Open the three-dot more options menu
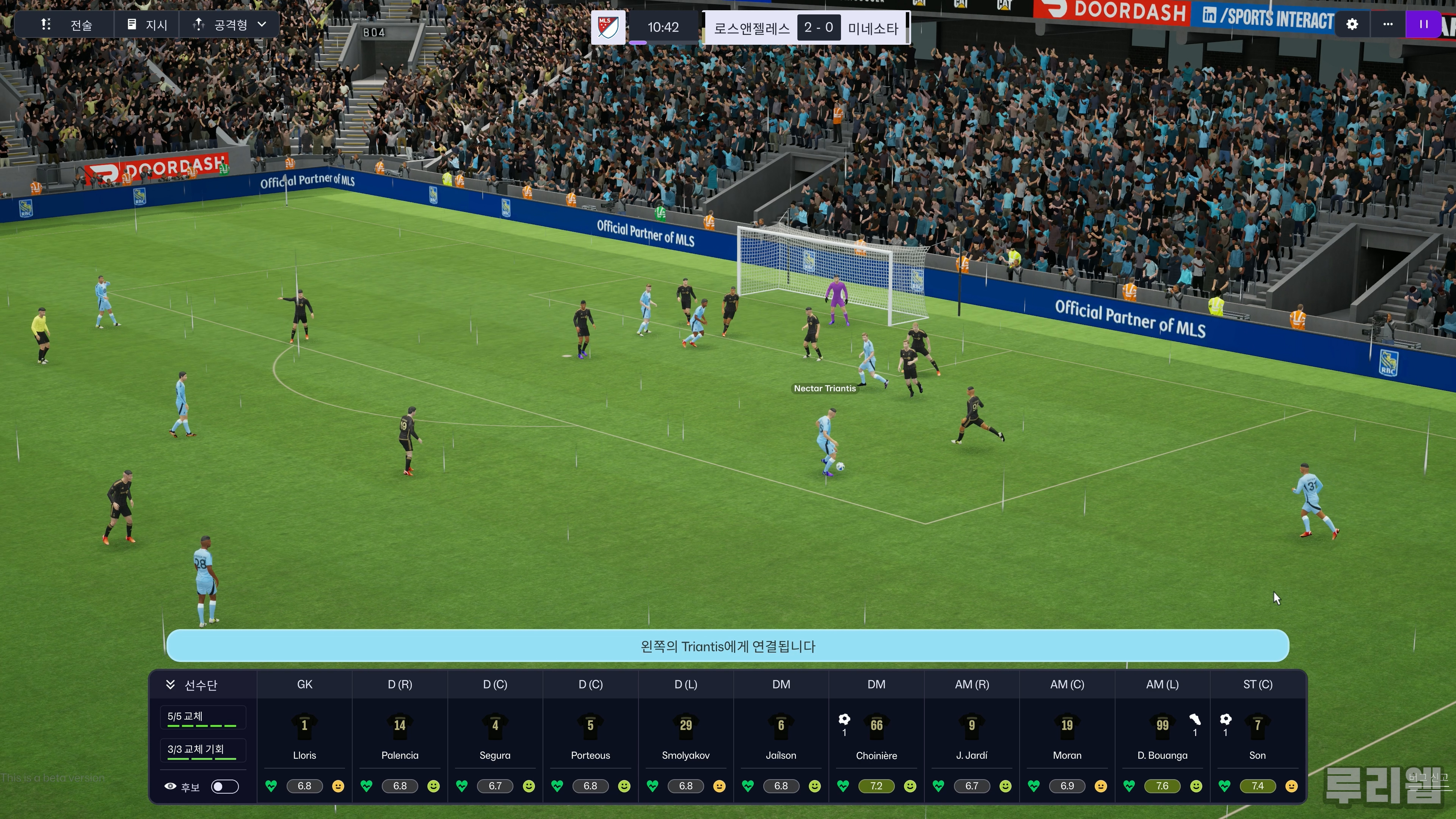The height and width of the screenshot is (819, 1456). click(1388, 24)
